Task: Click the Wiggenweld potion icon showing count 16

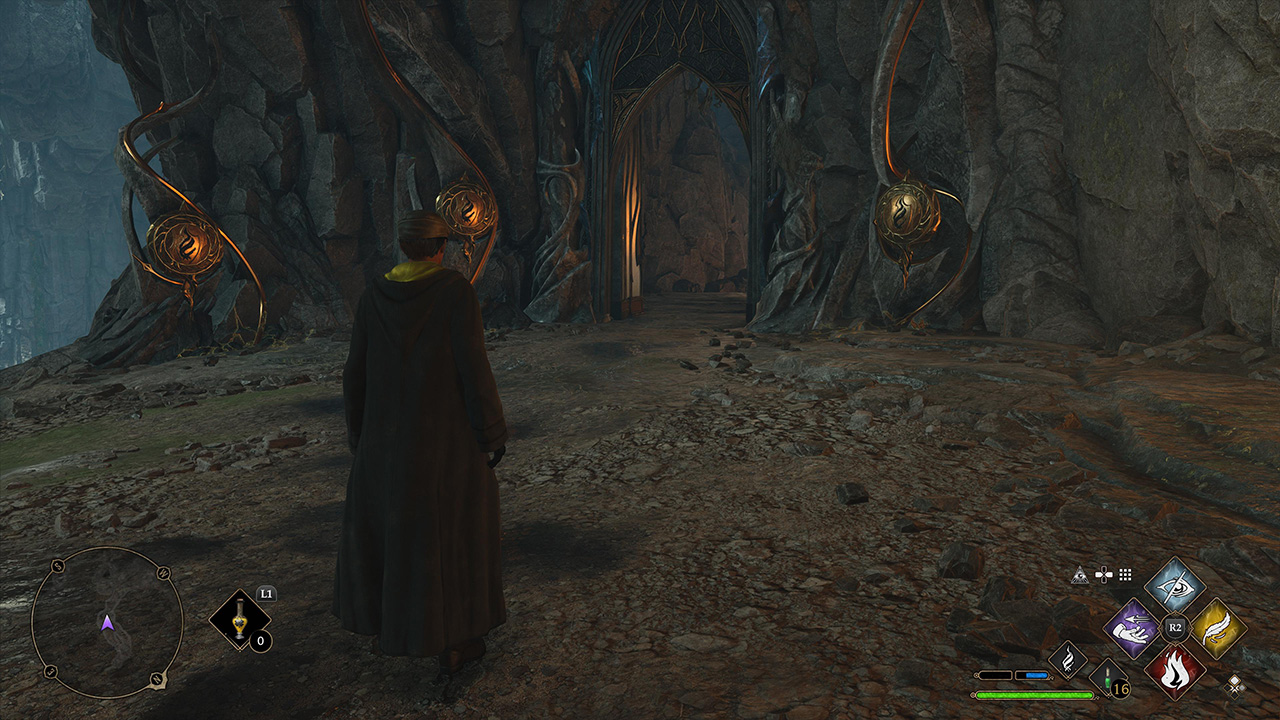Action: (x=1105, y=679)
